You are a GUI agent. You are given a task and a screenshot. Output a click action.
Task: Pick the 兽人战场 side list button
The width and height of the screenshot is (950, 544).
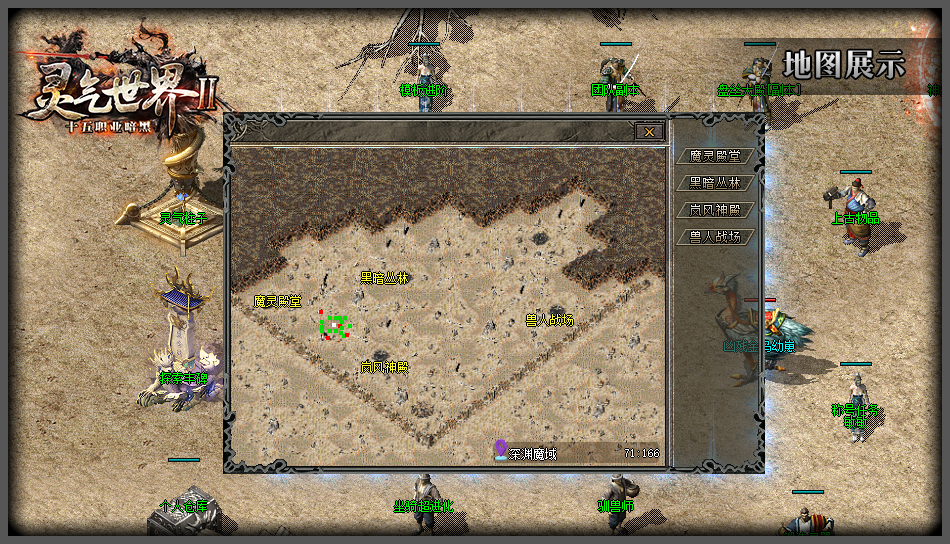715,237
